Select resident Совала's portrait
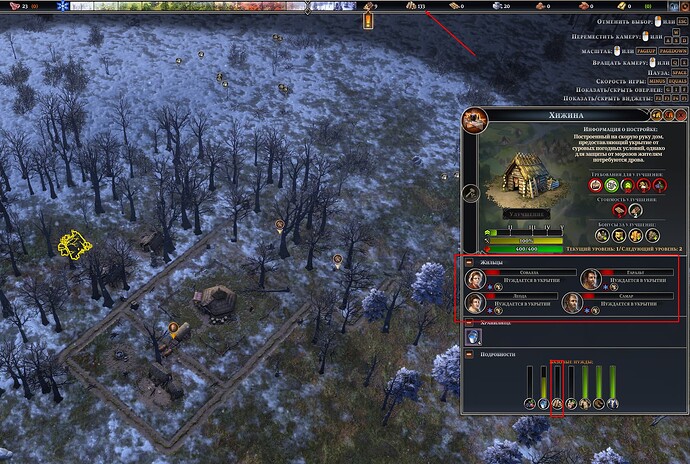This screenshot has width=690, height=464. click(x=474, y=278)
